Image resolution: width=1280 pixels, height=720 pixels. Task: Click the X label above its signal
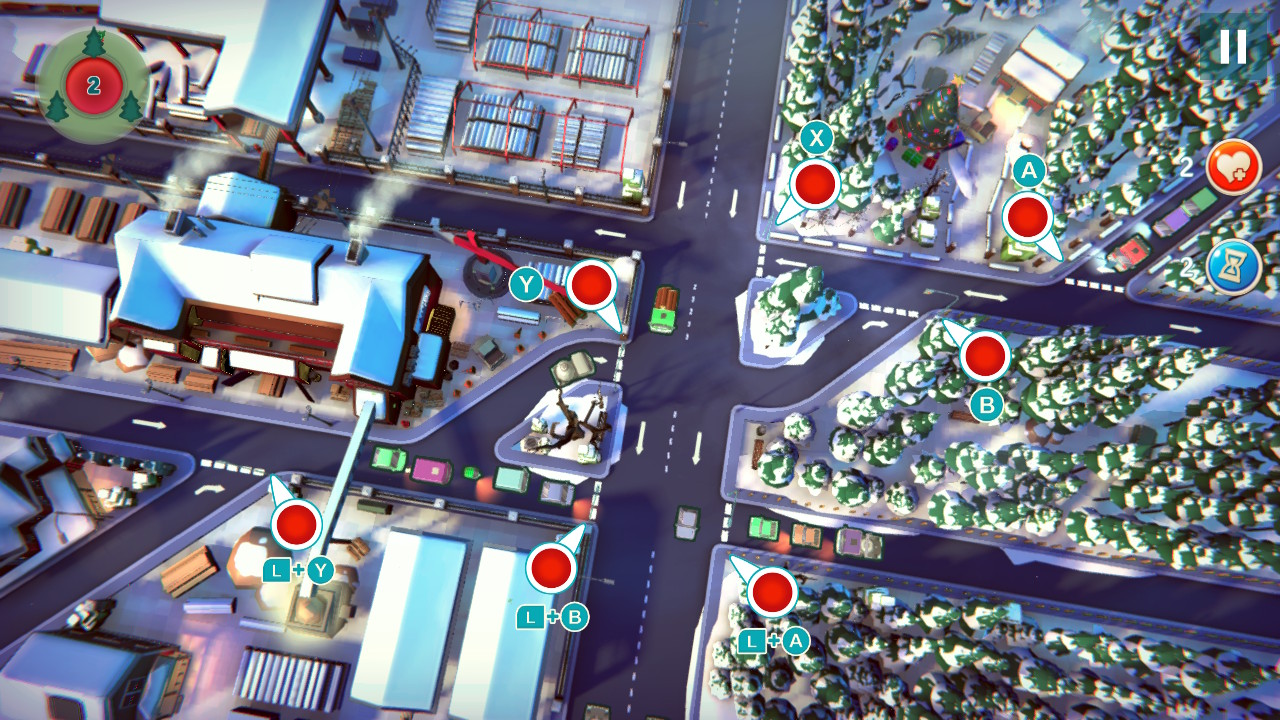tap(814, 138)
